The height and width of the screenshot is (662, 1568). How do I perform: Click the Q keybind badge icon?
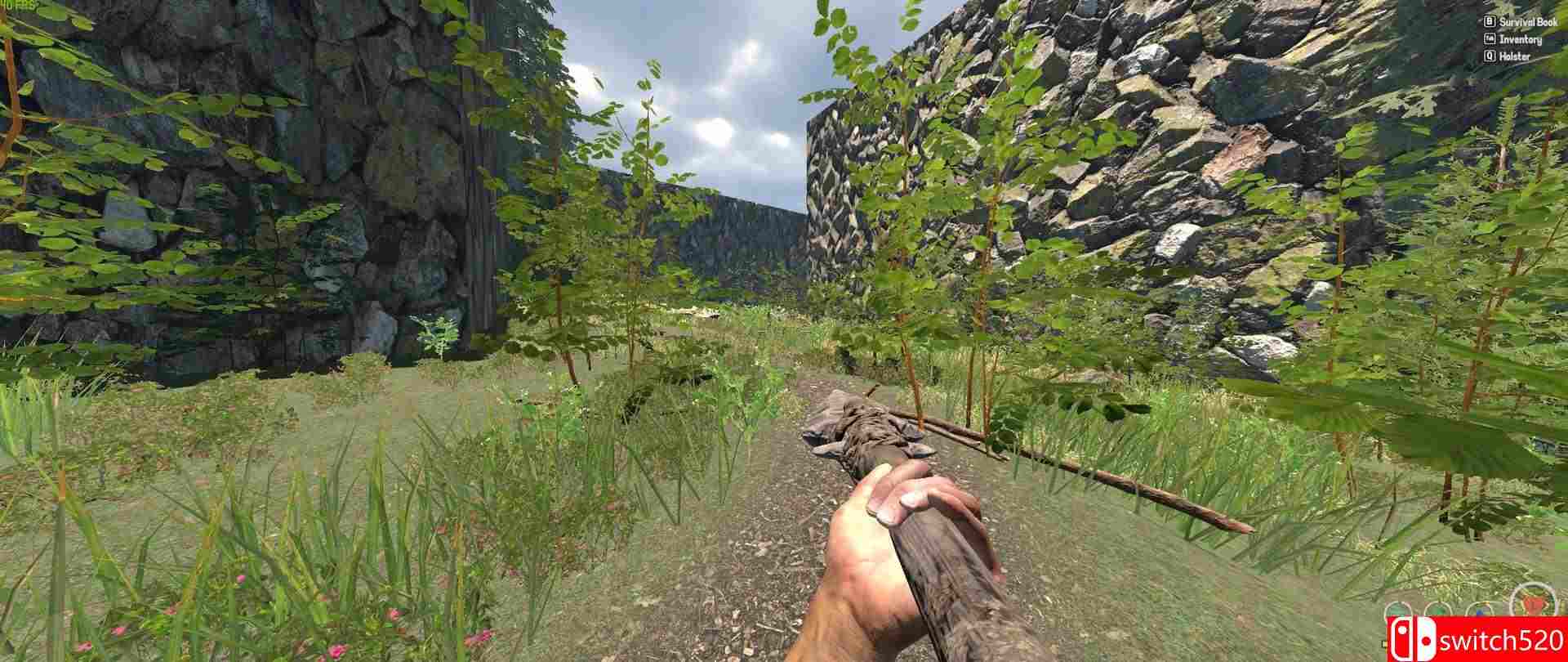coord(1489,56)
